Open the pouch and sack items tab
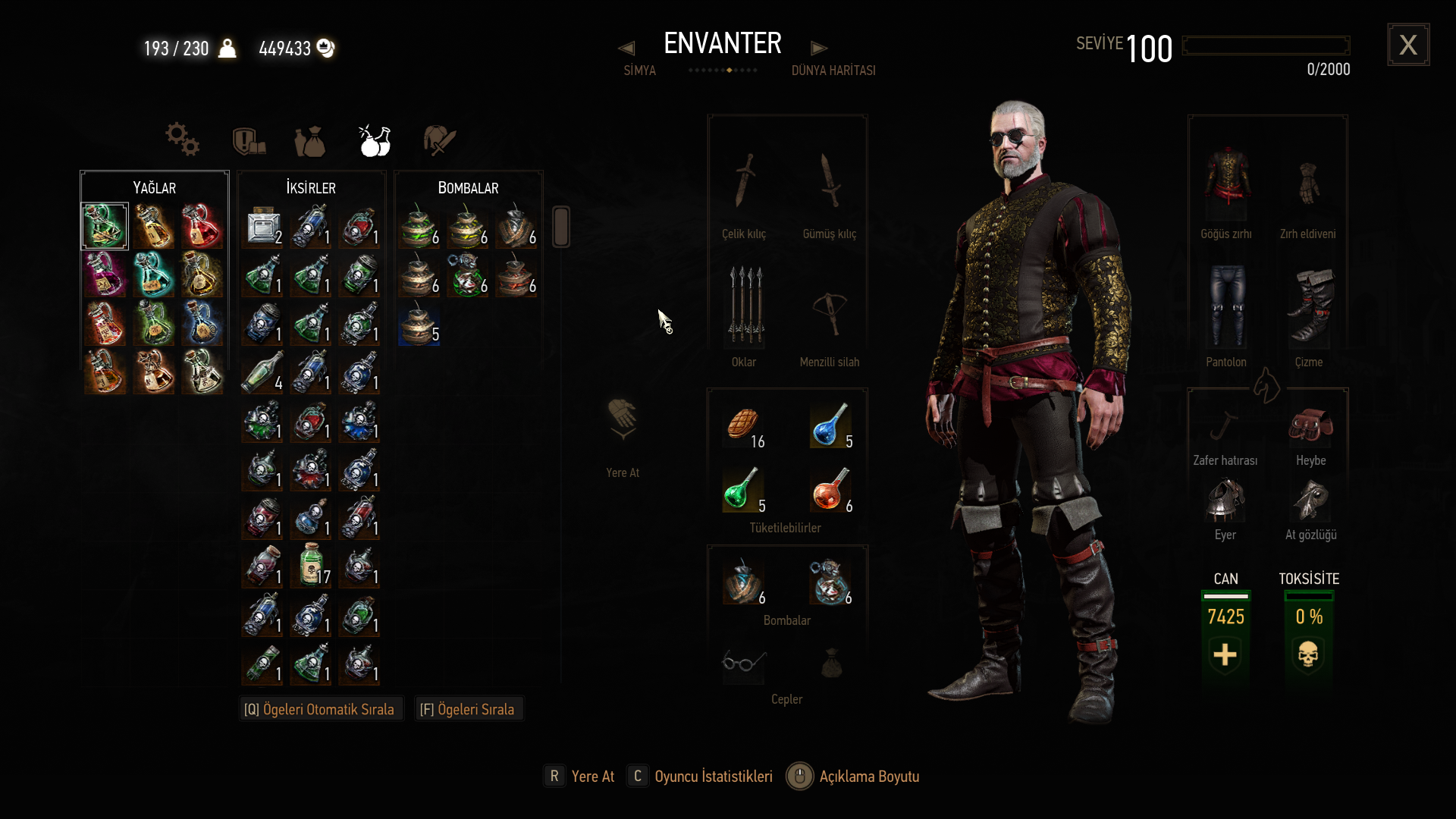Image resolution: width=1456 pixels, height=819 pixels. pyautogui.click(x=309, y=141)
